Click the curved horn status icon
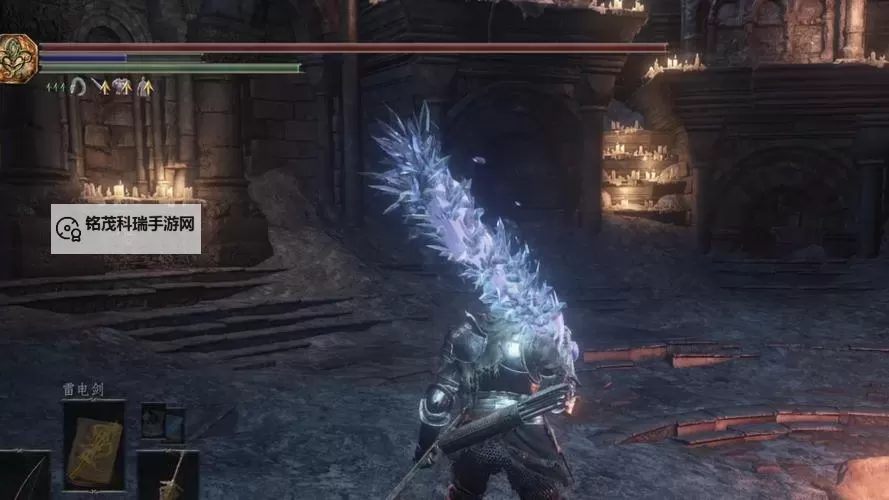 [x=77, y=87]
